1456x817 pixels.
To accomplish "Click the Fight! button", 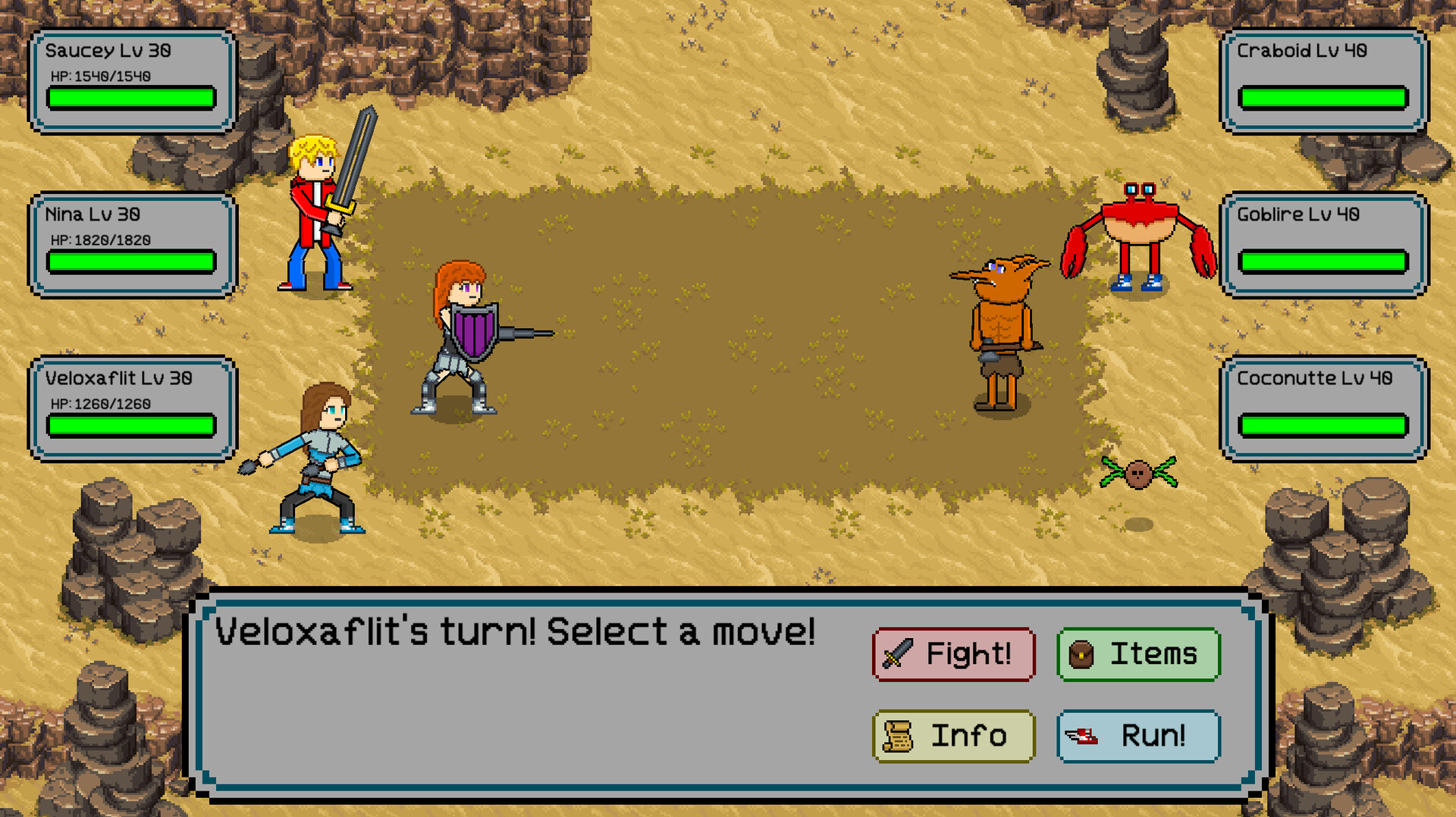I will coord(953,653).
